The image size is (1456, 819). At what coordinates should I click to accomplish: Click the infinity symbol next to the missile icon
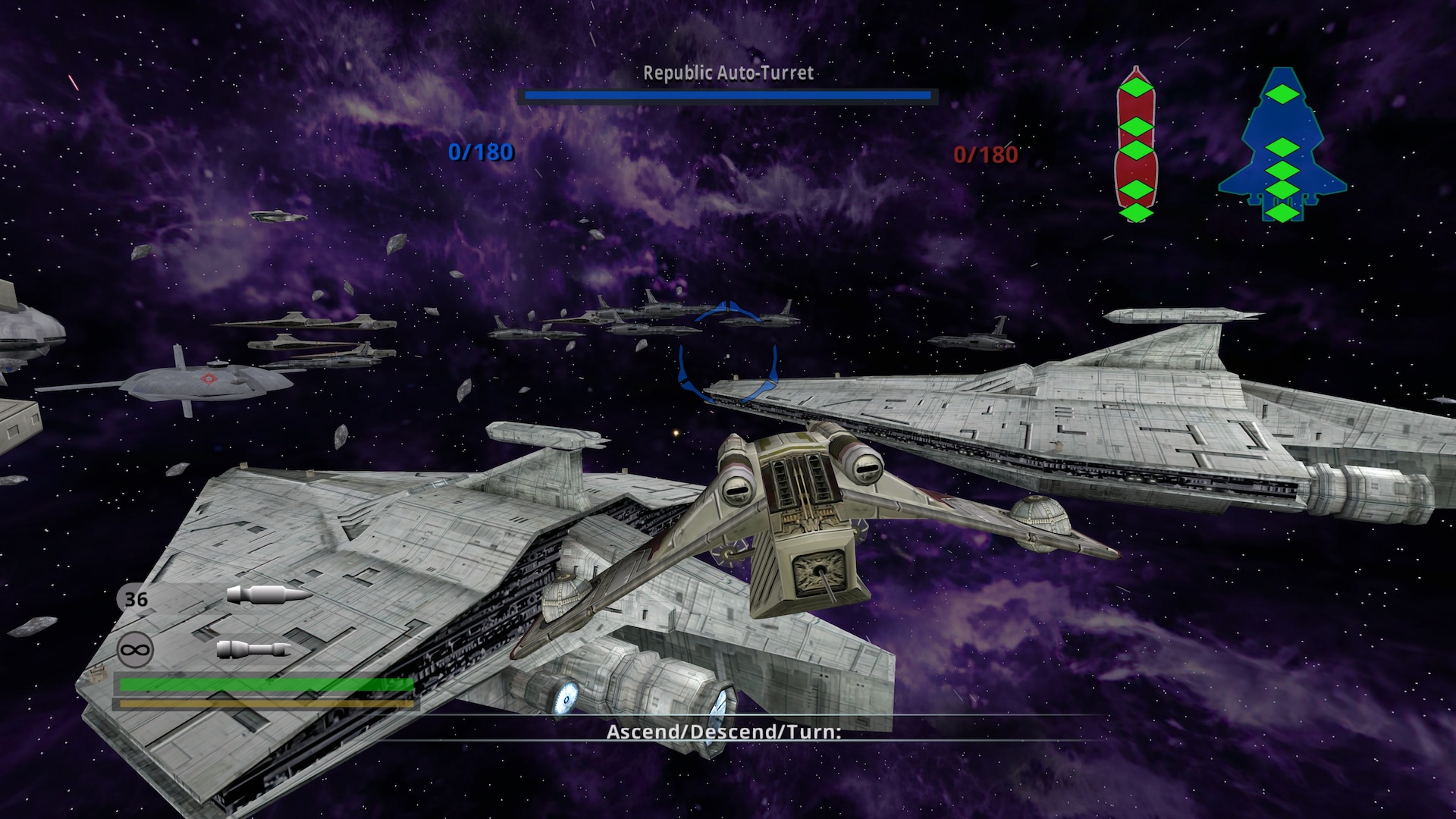click(x=135, y=648)
